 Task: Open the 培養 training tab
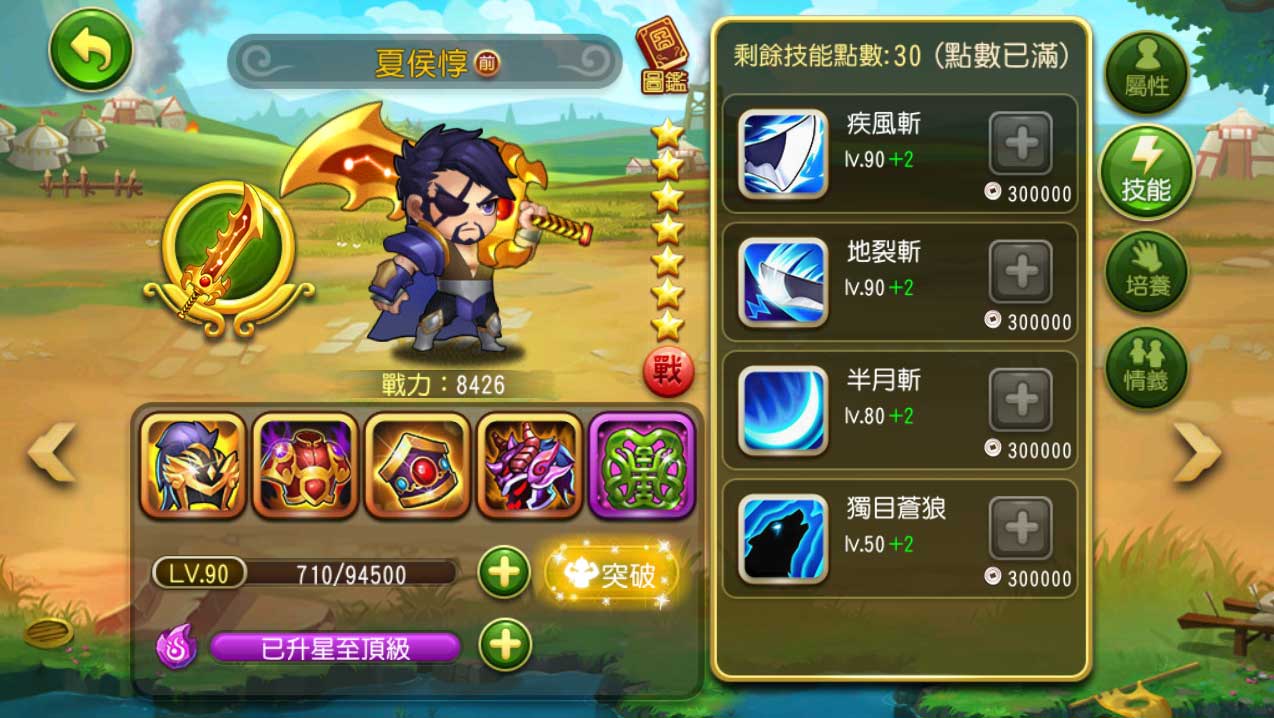pos(1146,271)
